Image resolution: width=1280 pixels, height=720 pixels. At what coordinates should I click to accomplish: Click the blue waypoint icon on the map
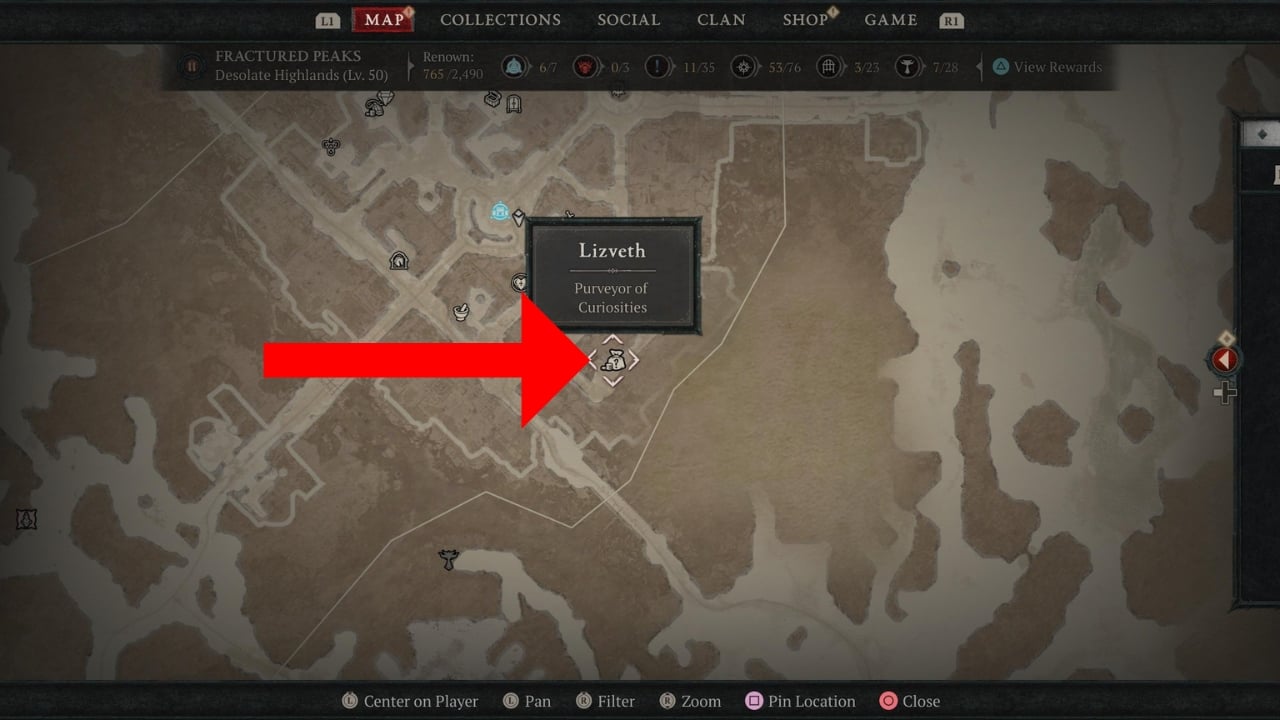(499, 210)
